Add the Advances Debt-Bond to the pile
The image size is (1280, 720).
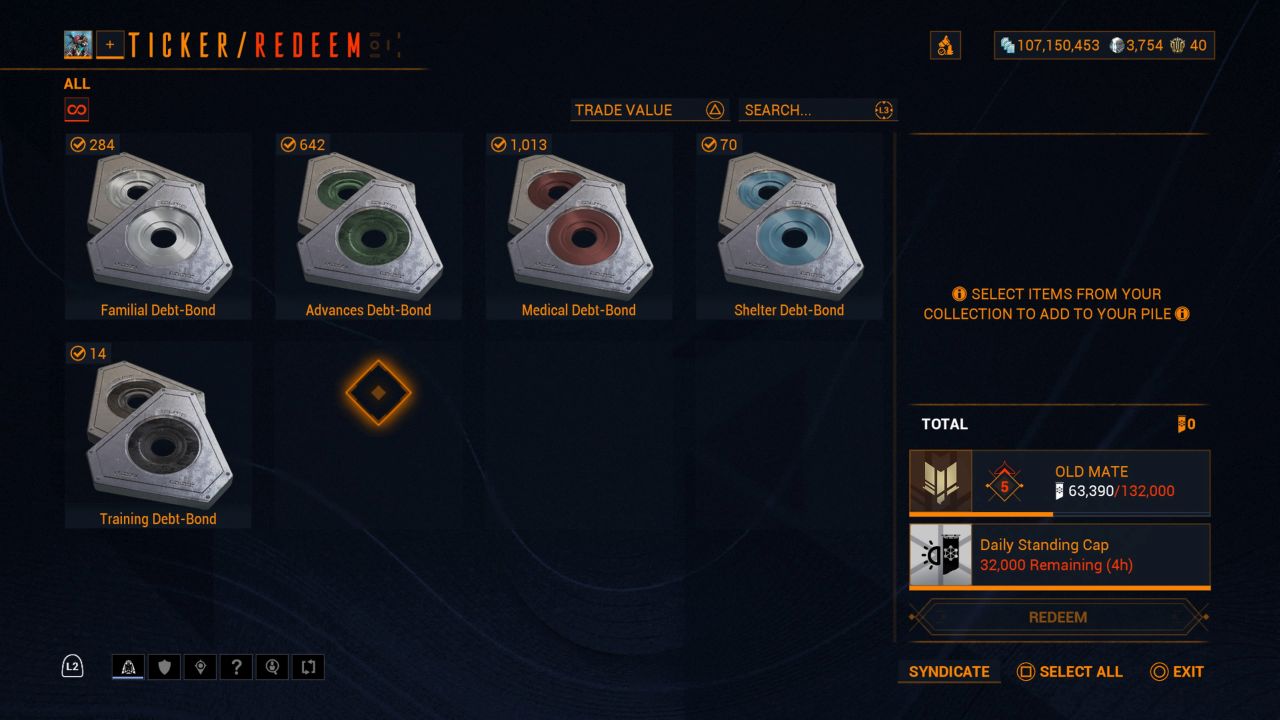coord(368,226)
